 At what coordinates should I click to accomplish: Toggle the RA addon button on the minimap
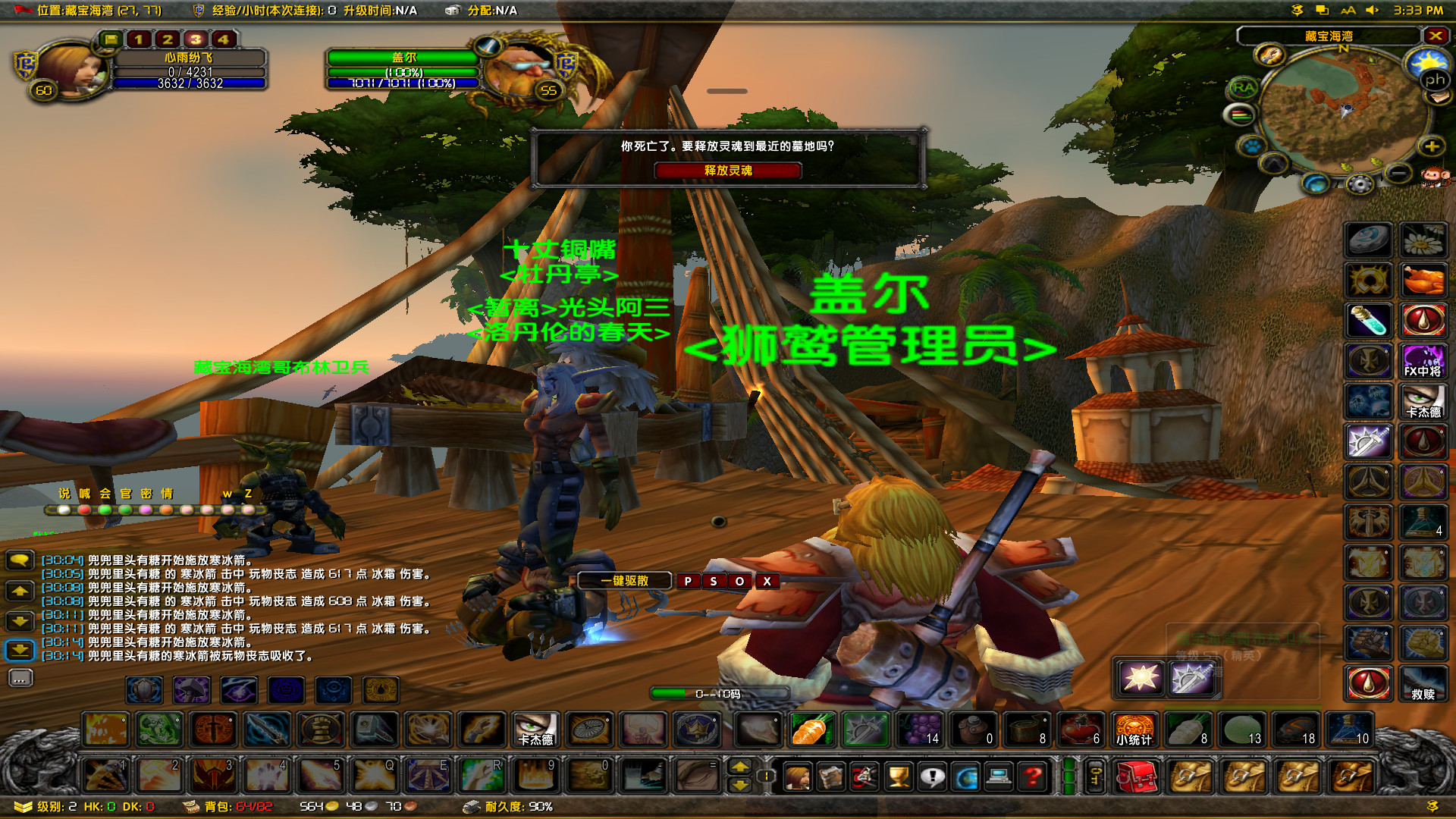click(x=1243, y=86)
